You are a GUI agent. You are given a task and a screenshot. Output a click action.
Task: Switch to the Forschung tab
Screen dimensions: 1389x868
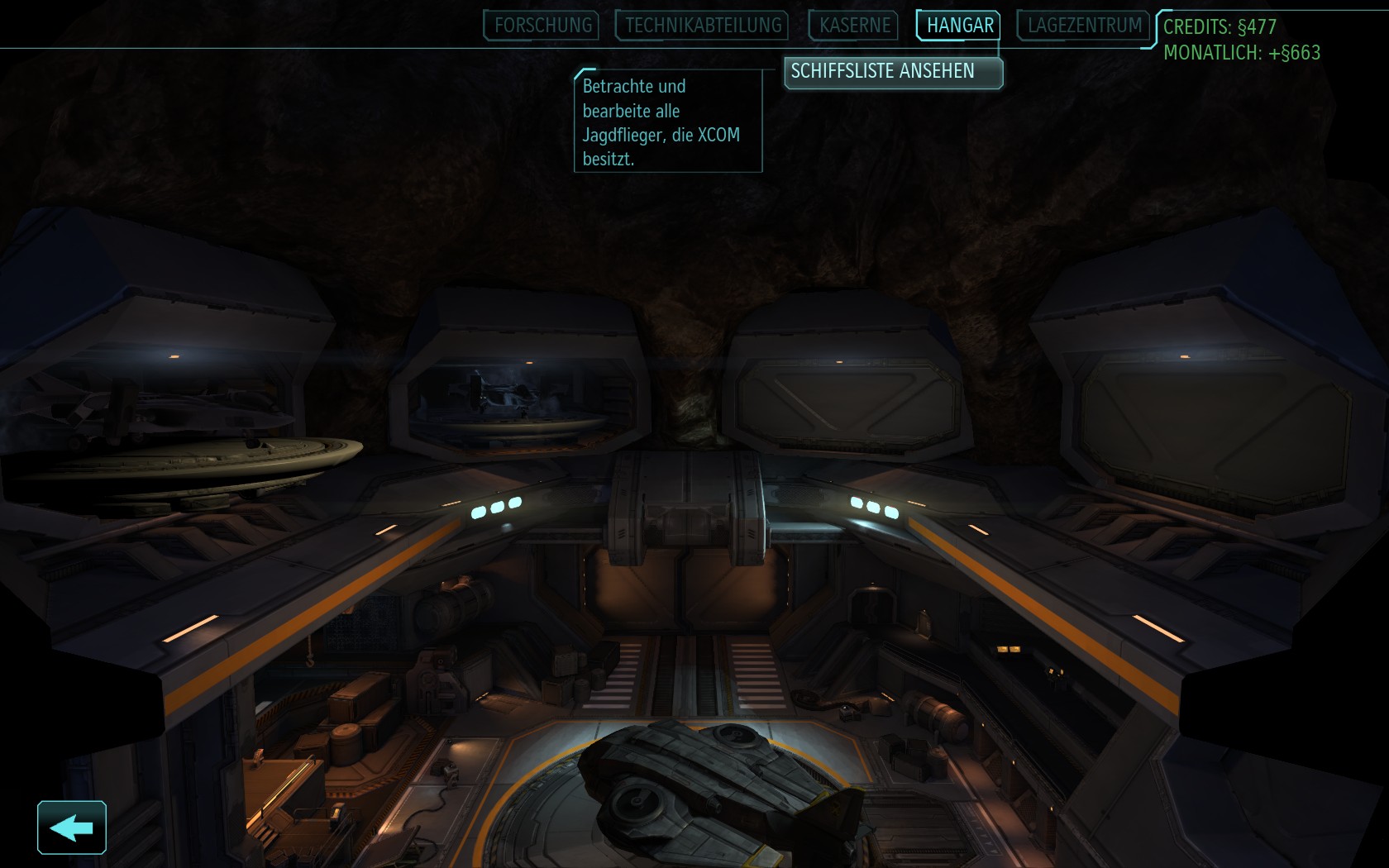tap(543, 26)
